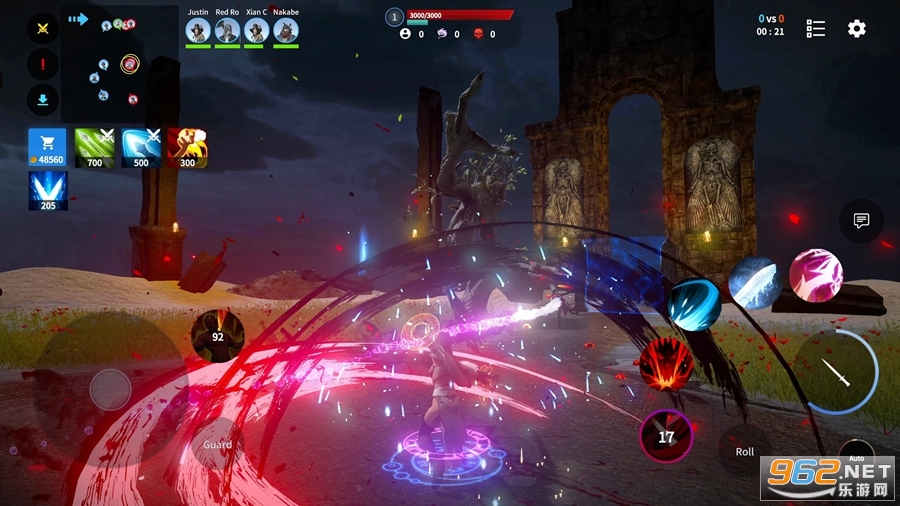
Task: Select Nakabe's player portrait
Action: click(x=286, y=31)
